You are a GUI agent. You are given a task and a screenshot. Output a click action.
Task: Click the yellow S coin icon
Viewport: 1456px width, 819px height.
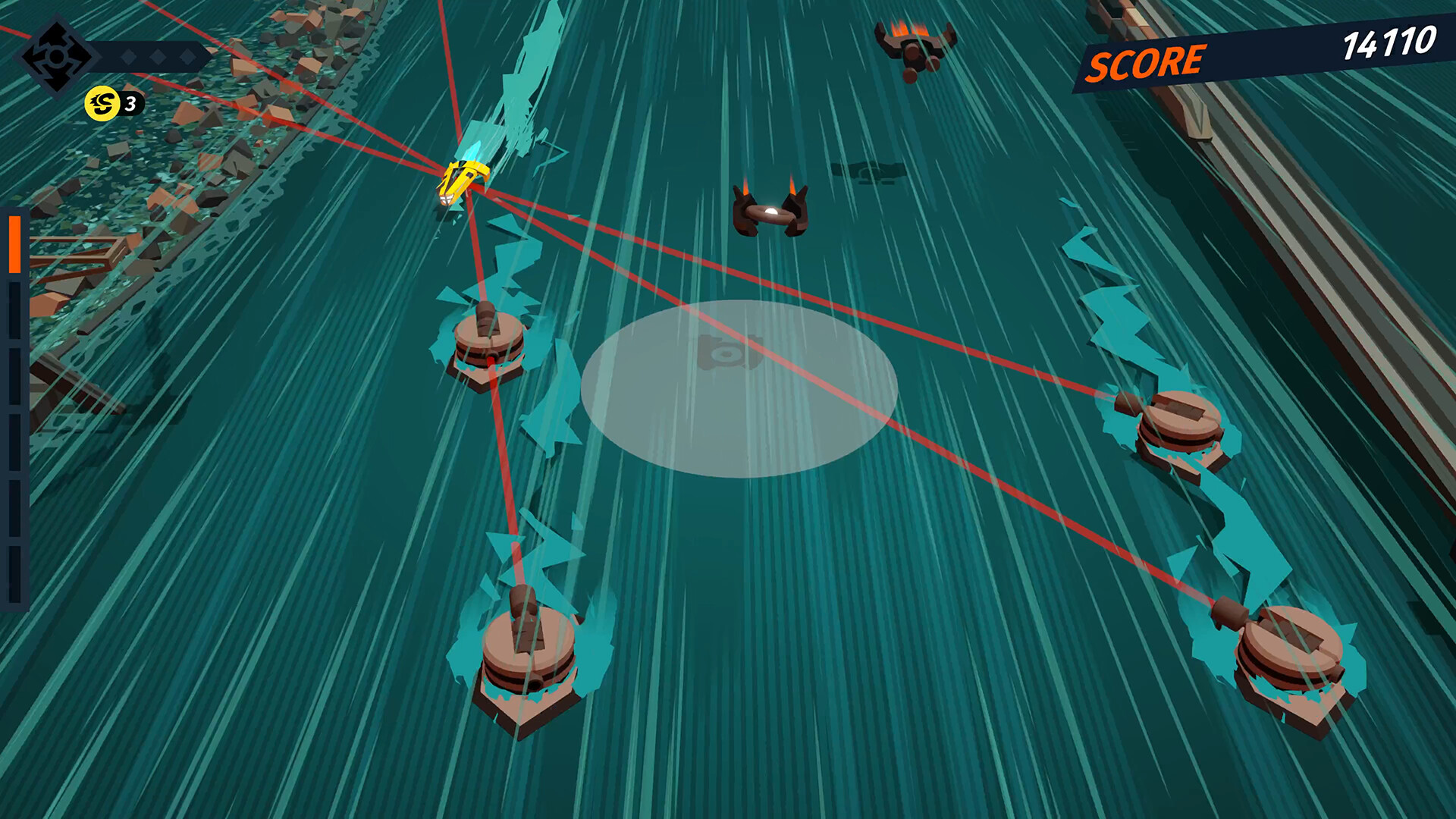tap(103, 105)
